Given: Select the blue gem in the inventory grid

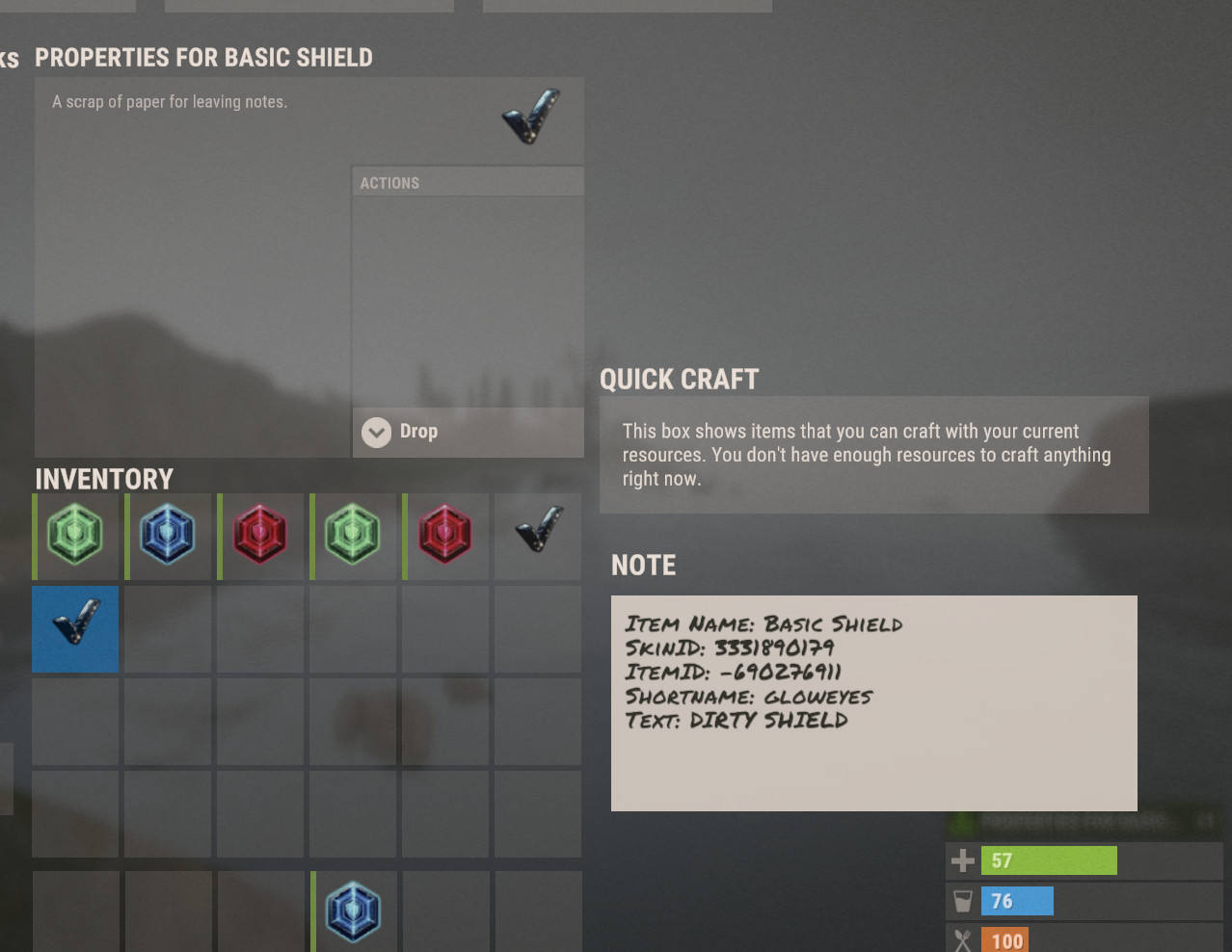Looking at the screenshot, I should tap(168, 536).
